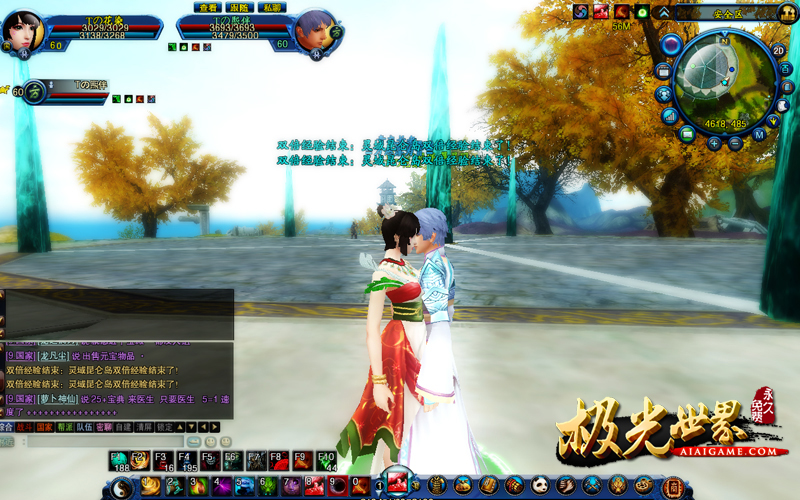Use the F4 quick slot item
The image size is (800, 500).
click(x=187, y=460)
